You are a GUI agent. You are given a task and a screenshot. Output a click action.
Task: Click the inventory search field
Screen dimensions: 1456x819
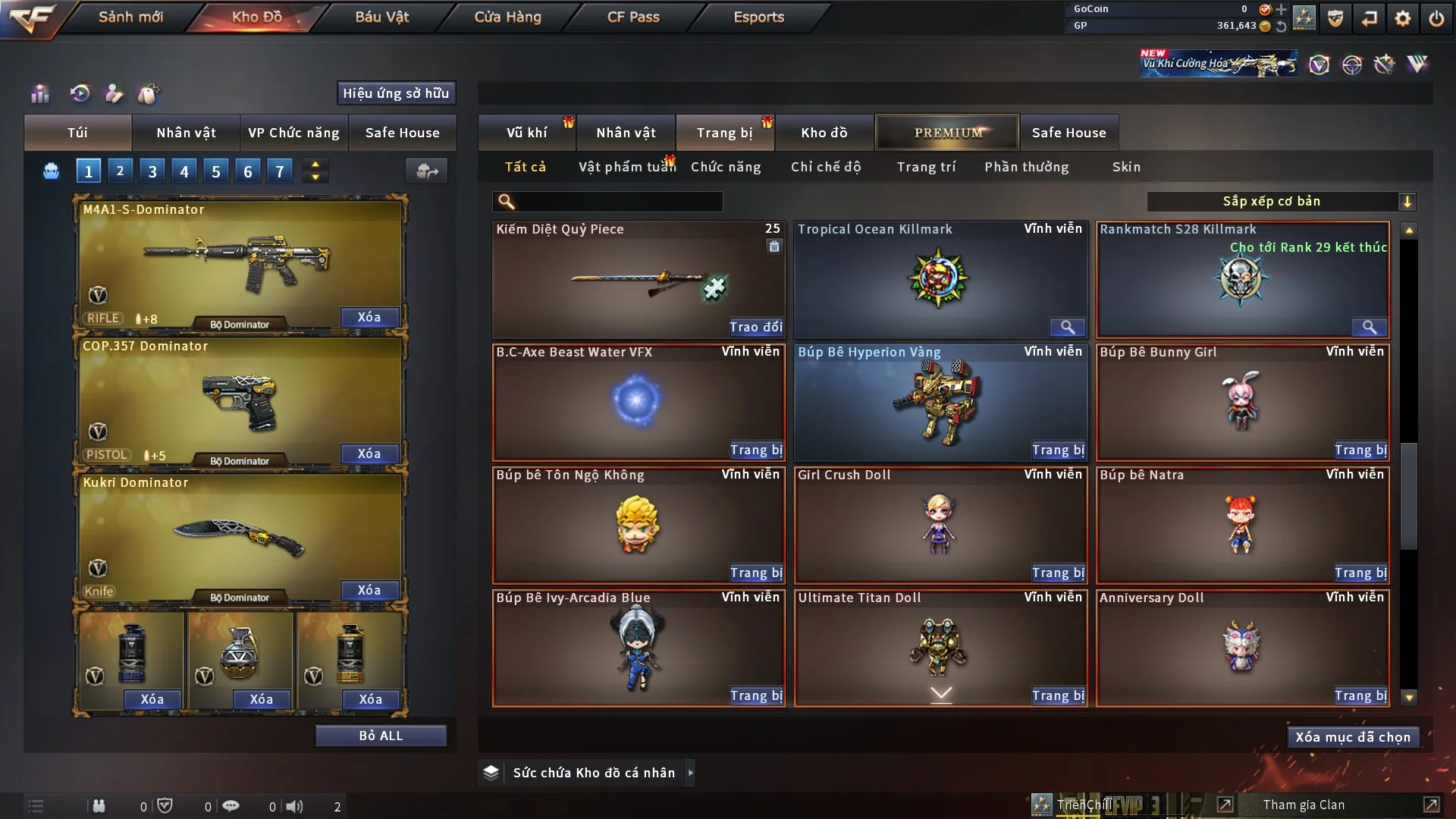[x=618, y=202]
